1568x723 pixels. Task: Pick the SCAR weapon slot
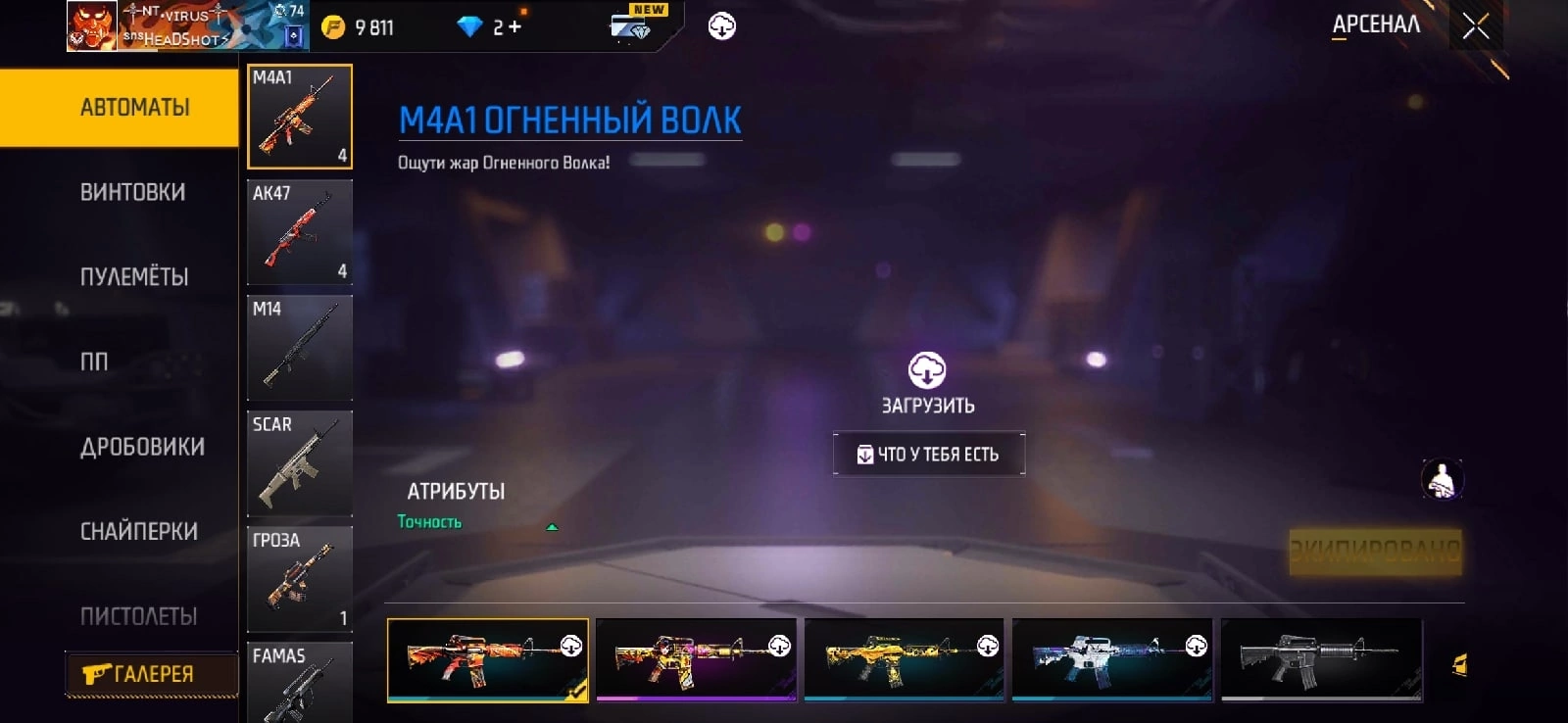pos(300,463)
